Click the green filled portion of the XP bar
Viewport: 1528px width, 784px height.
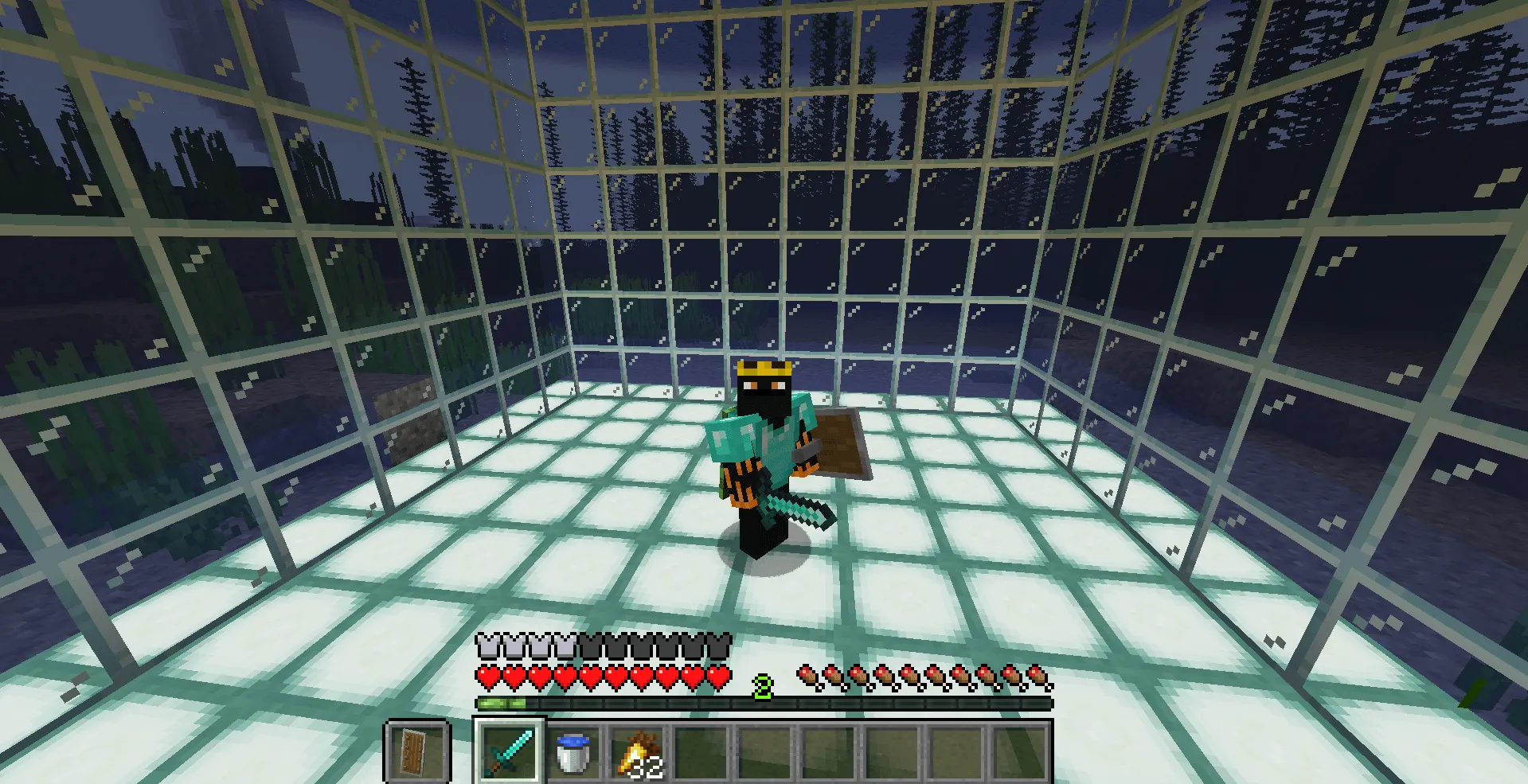point(502,704)
